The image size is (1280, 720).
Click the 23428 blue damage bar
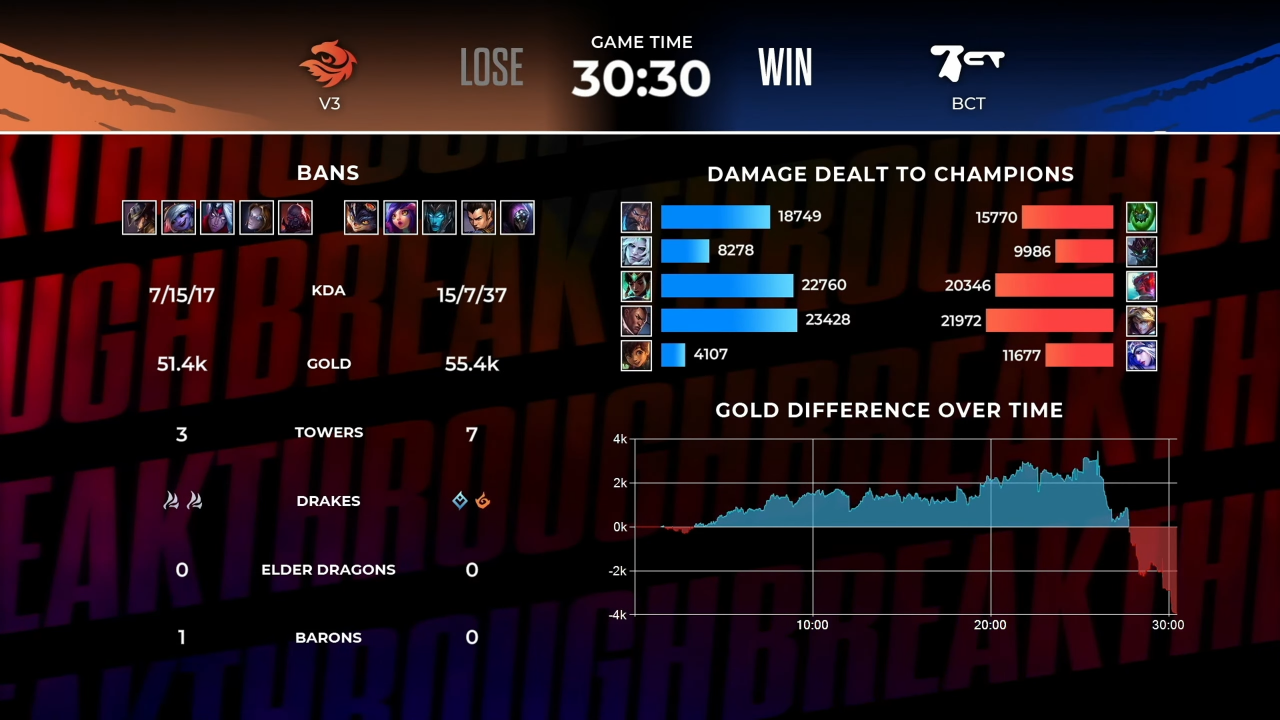click(x=728, y=320)
